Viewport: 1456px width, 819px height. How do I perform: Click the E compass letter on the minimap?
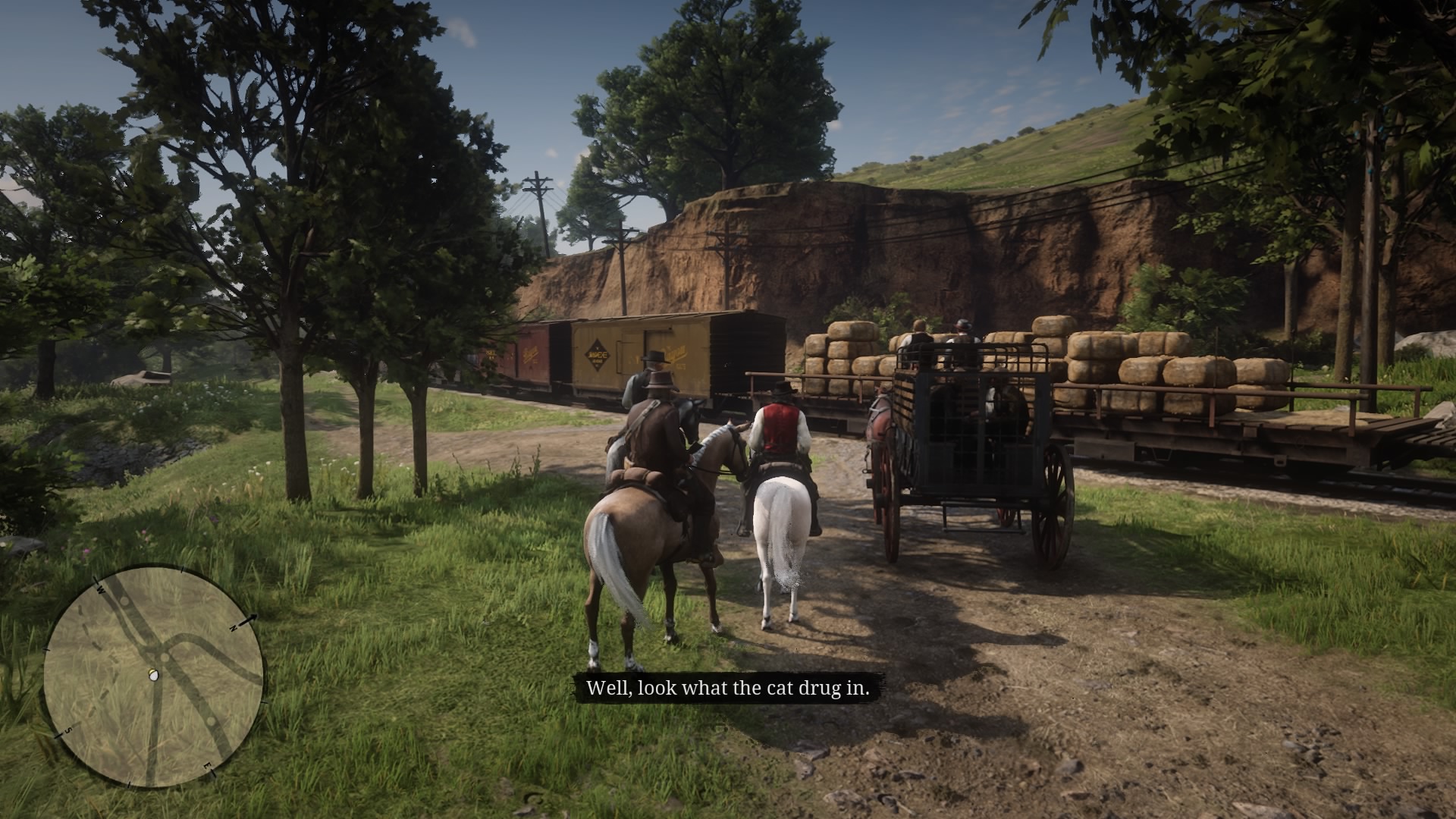(209, 764)
